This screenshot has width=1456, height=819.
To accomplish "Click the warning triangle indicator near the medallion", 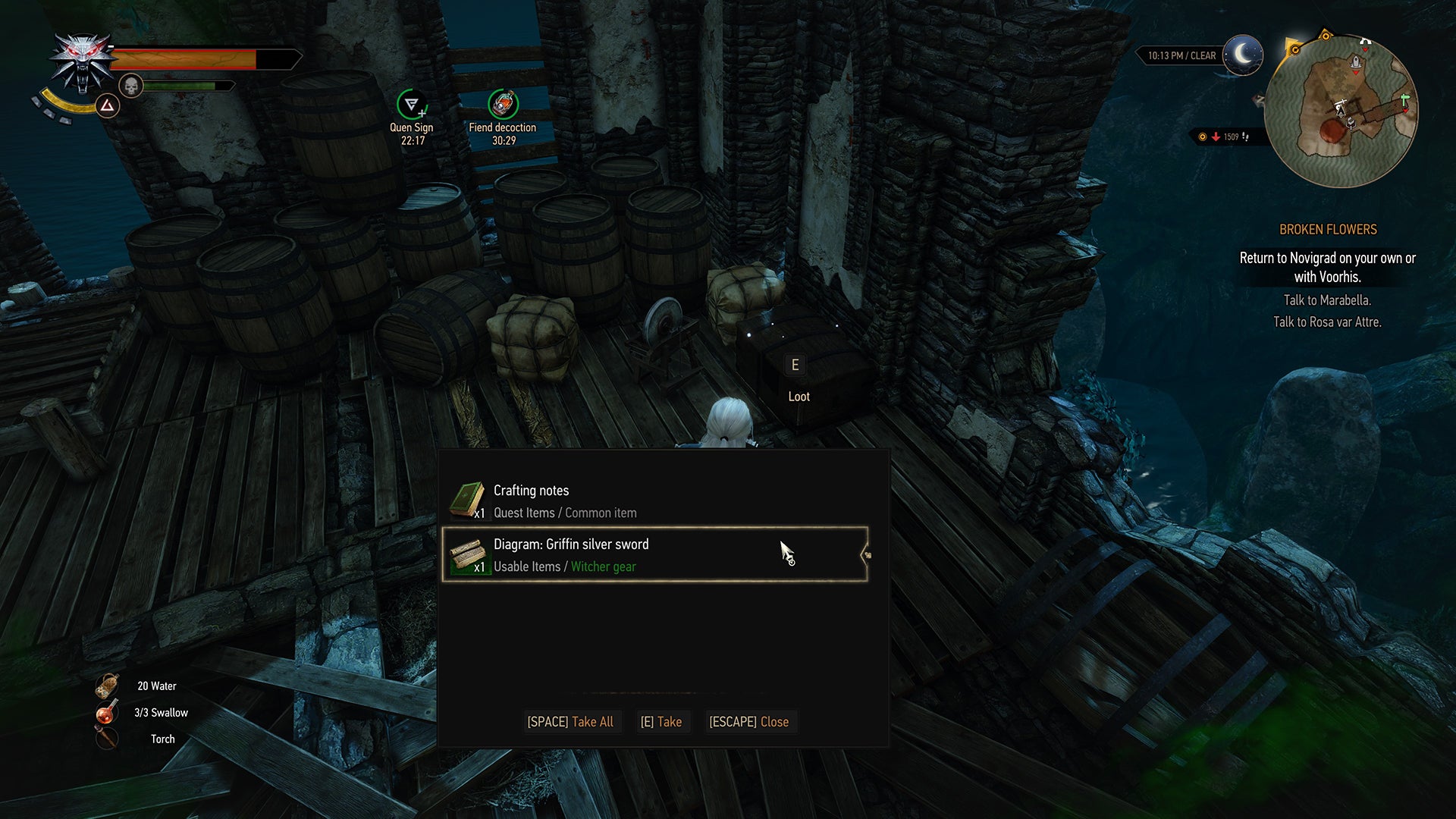I will coord(106,106).
